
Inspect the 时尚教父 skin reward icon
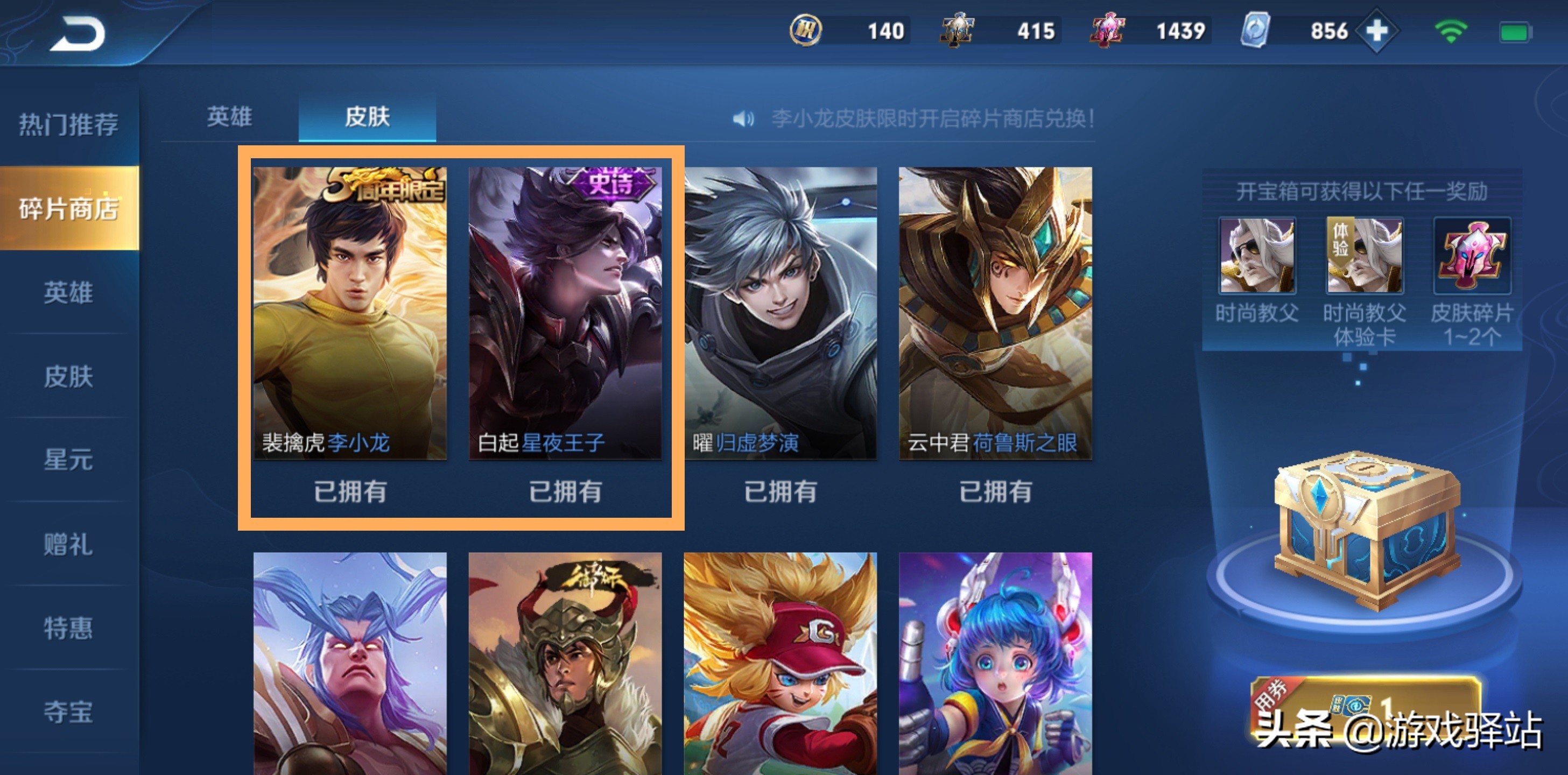click(1257, 256)
